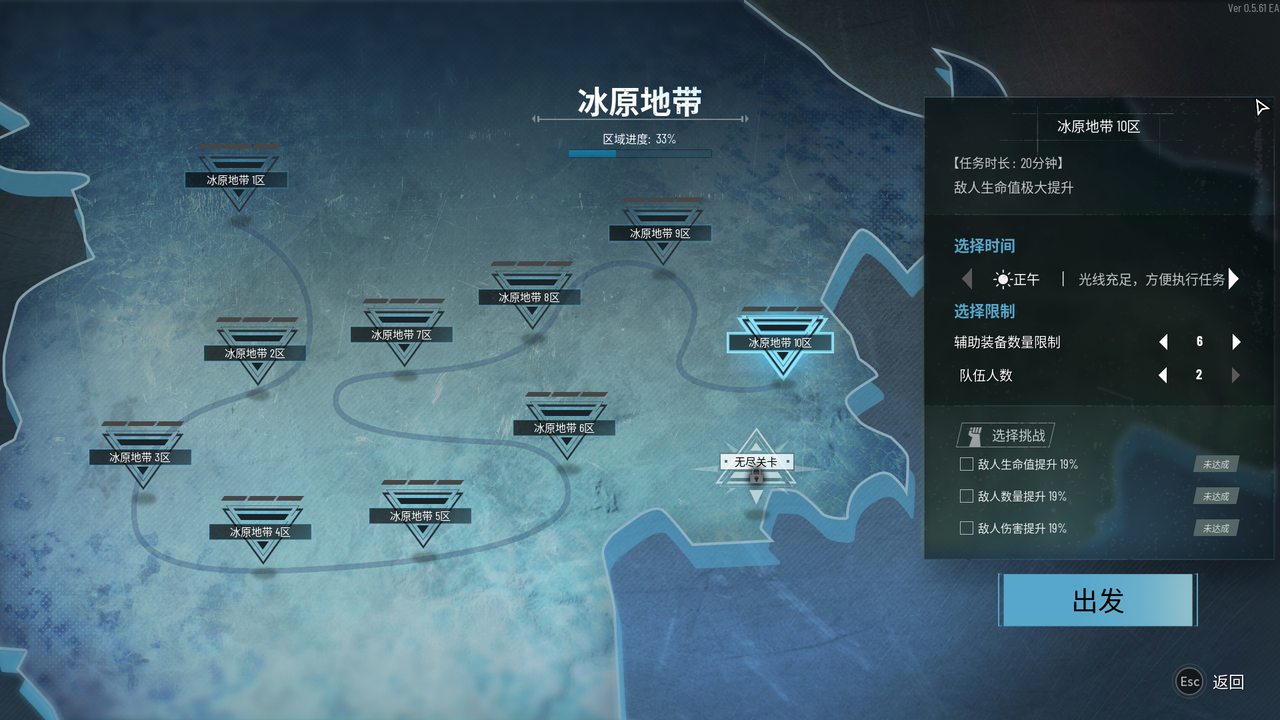
Task: Select the 冰原地带 1区 mission node
Action: click(x=236, y=180)
